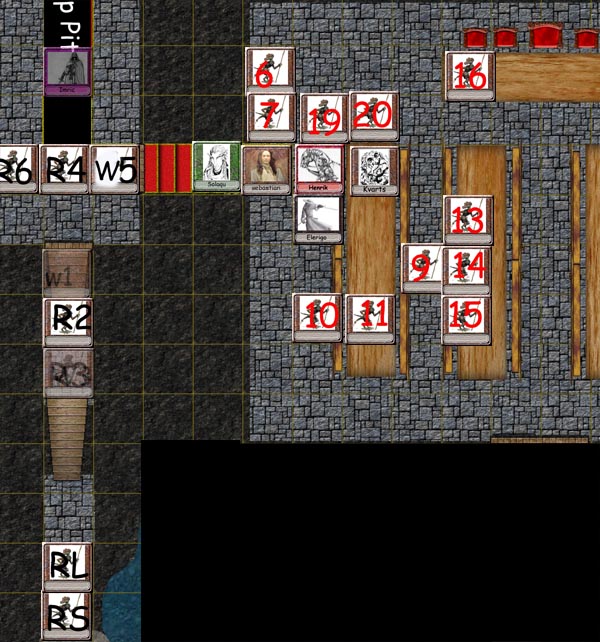Screen dimensions: 600x642
Task: Choose the token labeled RL
Action: [67, 566]
